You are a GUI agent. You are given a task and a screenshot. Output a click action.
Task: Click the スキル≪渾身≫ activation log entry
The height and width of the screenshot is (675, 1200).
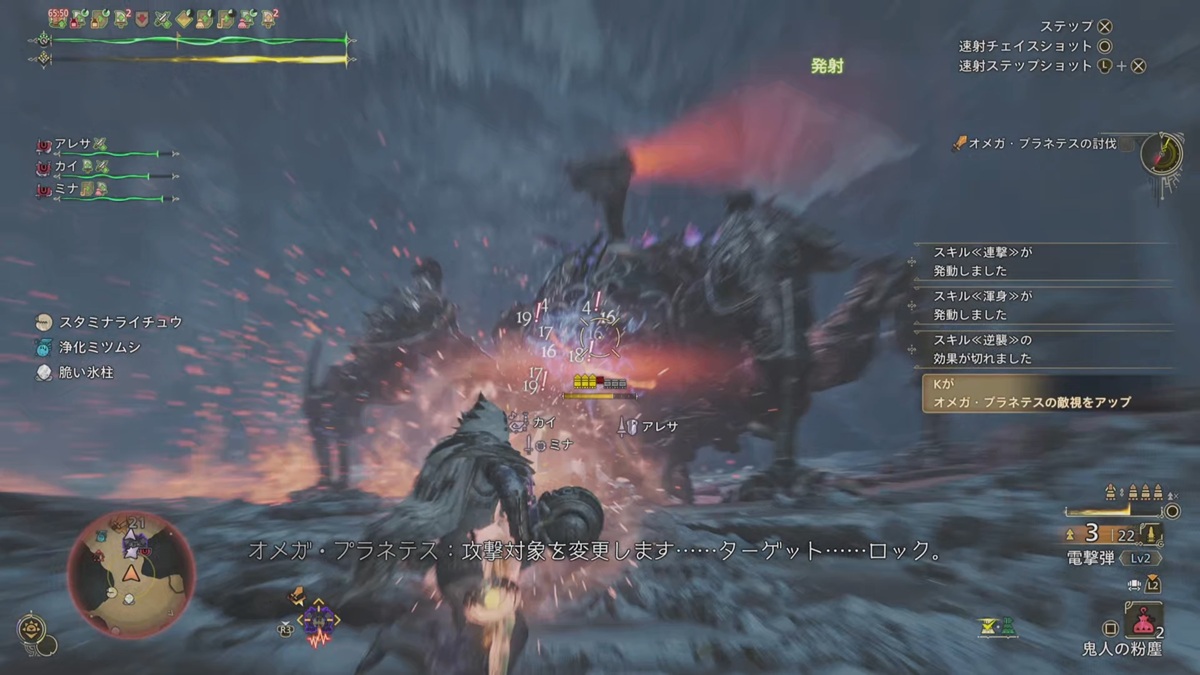[x=1040, y=305]
